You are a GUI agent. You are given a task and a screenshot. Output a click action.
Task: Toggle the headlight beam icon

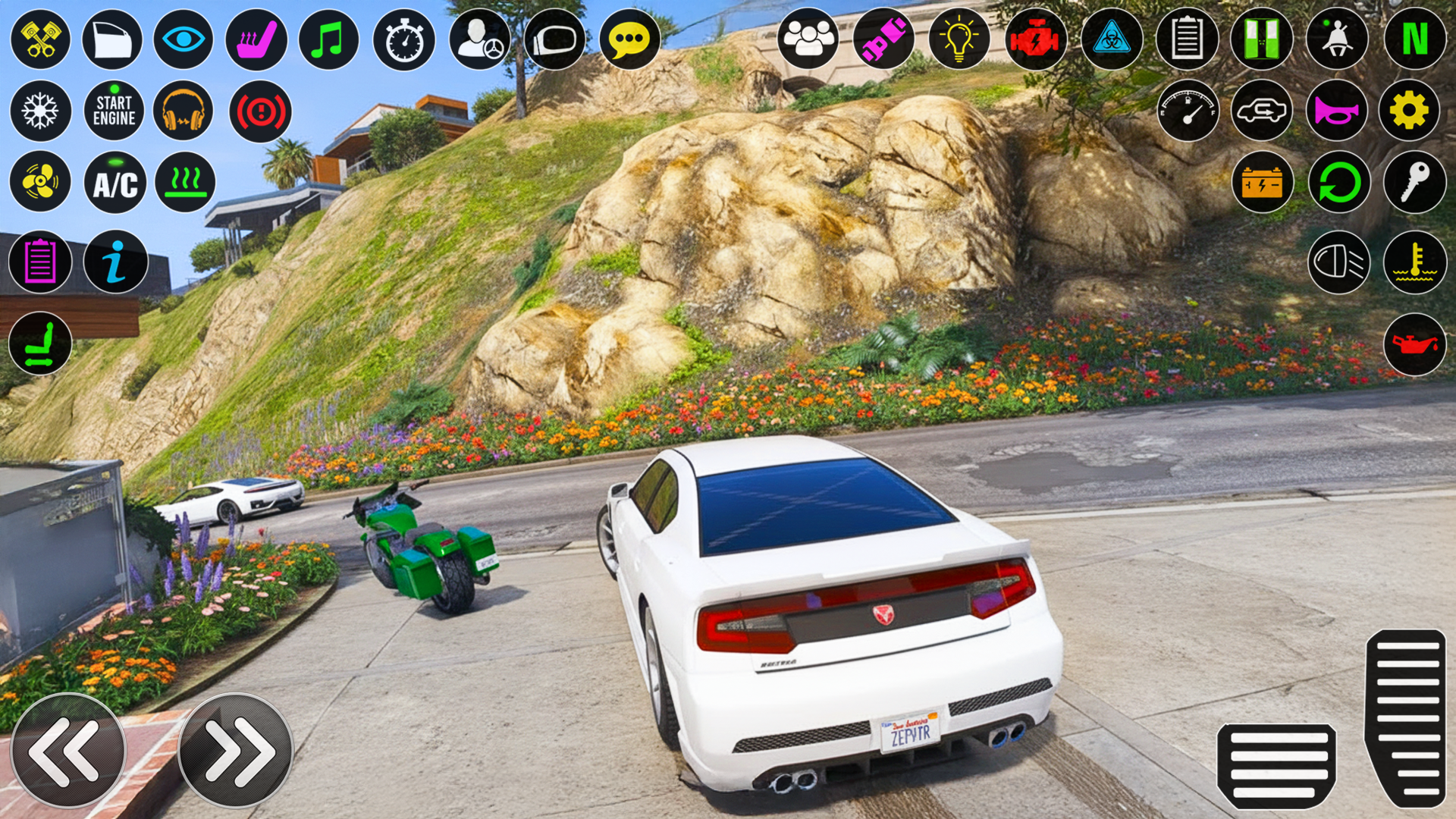[x=1338, y=262]
